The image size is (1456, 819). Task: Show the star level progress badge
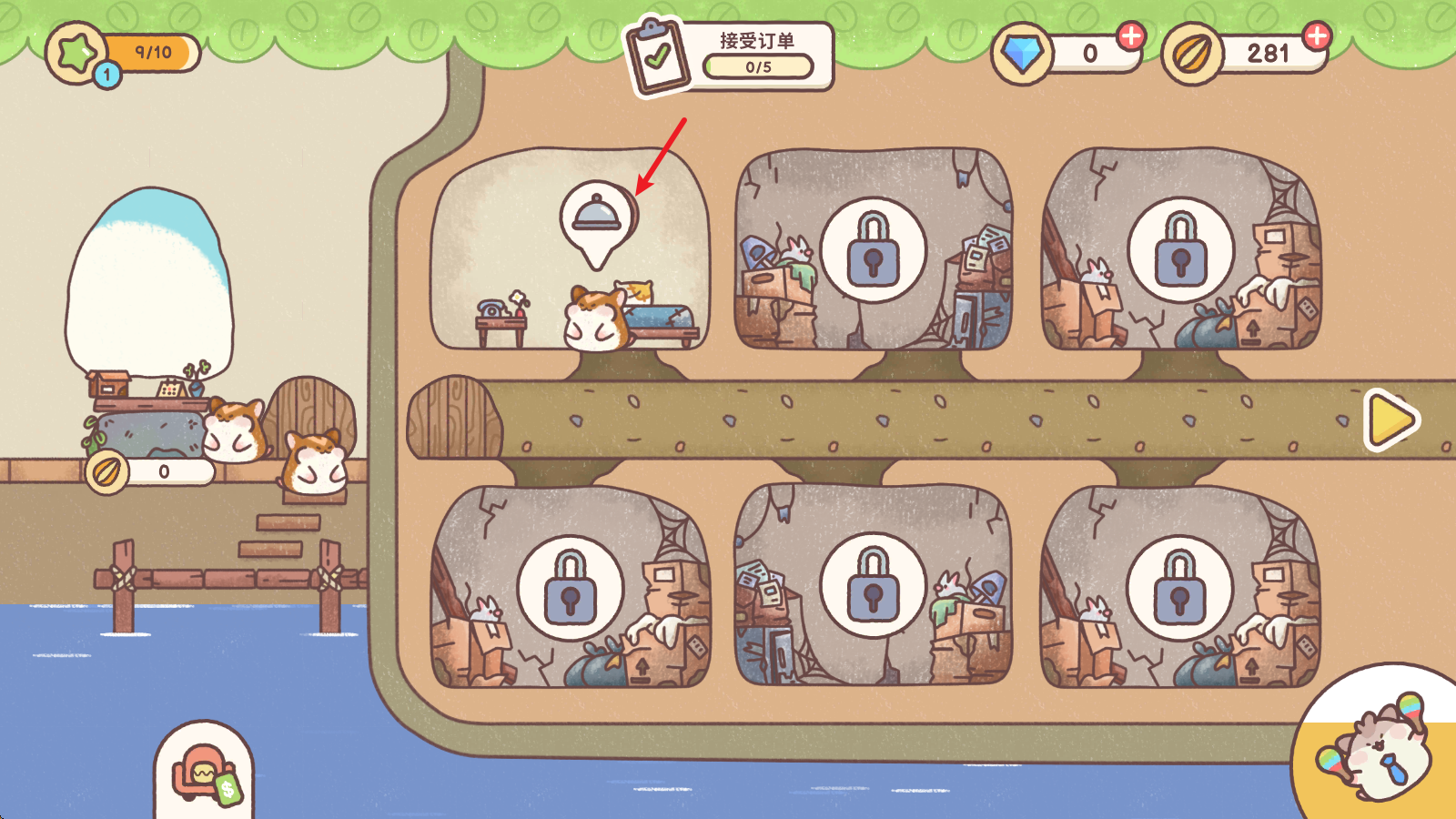(x=123, y=54)
